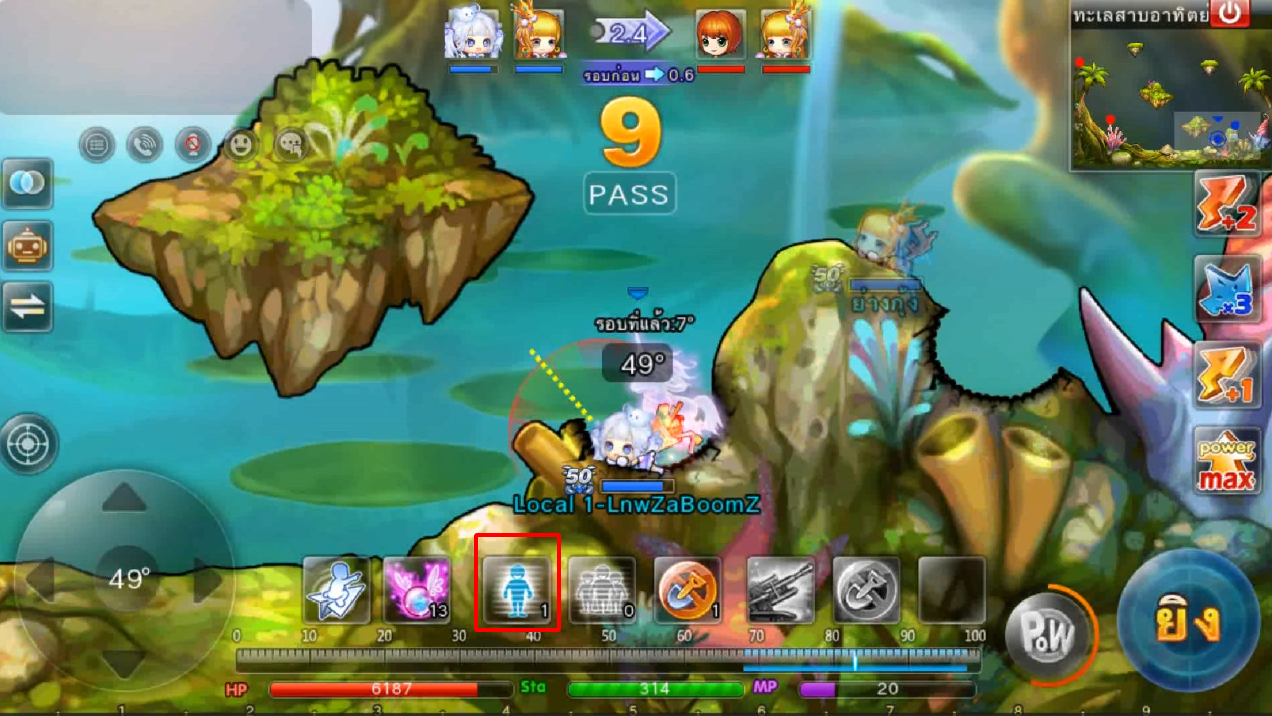Use the +1 lightning shot item
This screenshot has height=716, width=1272.
click(x=1228, y=376)
